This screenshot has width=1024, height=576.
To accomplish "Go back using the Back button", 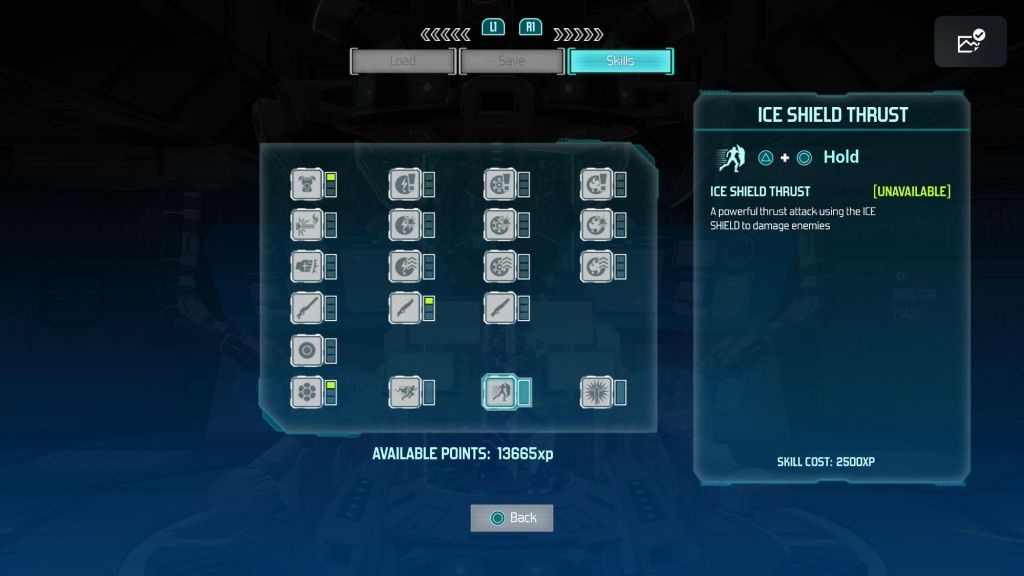I will pos(512,517).
